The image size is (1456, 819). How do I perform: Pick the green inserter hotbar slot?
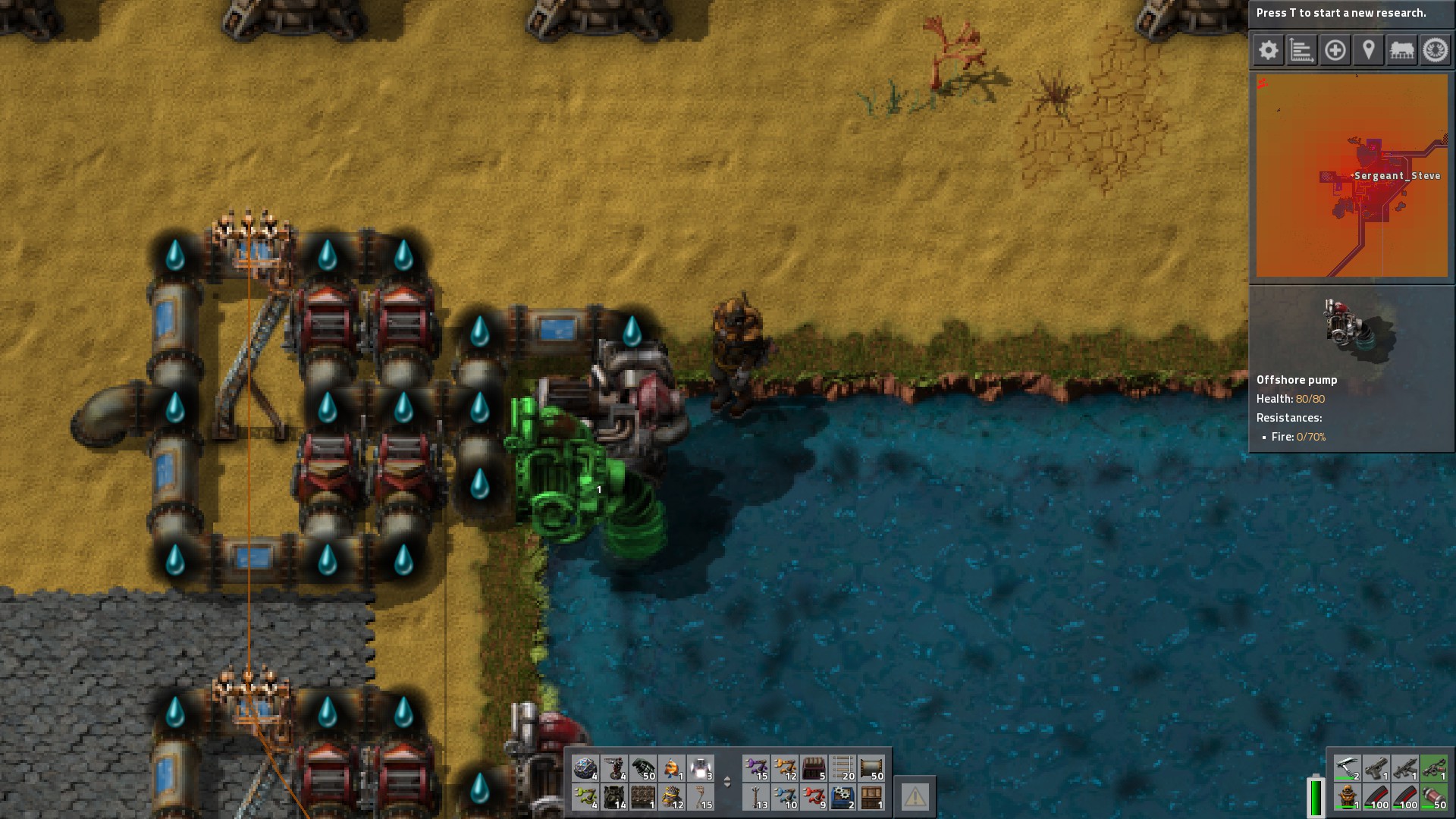[585, 797]
